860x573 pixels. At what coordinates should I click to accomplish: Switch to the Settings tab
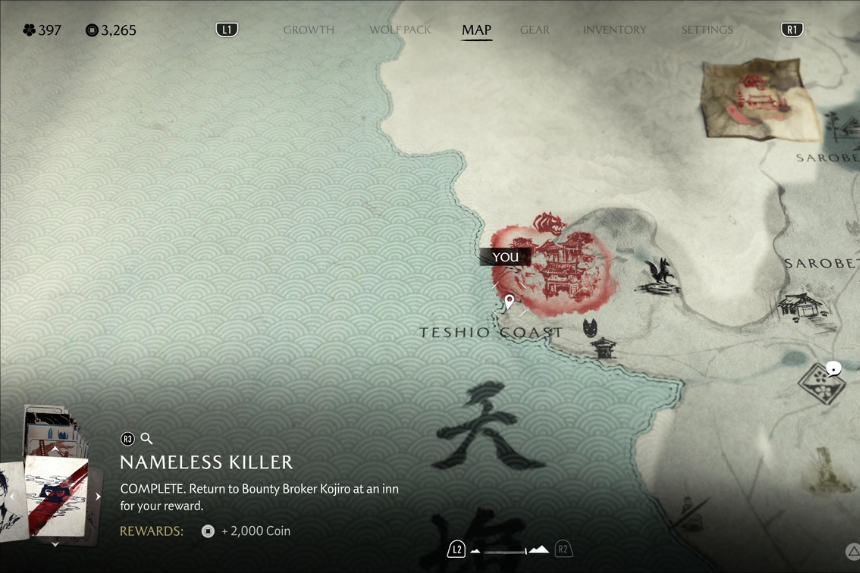[x=707, y=30]
